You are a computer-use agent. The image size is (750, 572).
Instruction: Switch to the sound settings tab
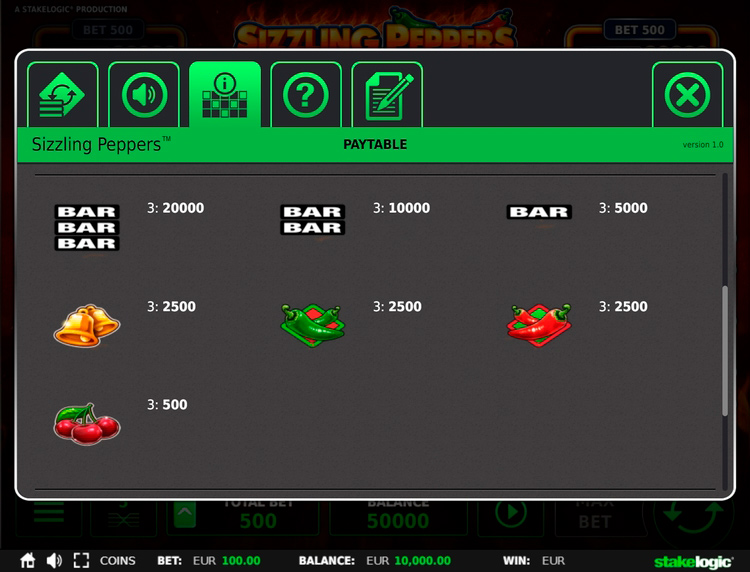(144, 95)
